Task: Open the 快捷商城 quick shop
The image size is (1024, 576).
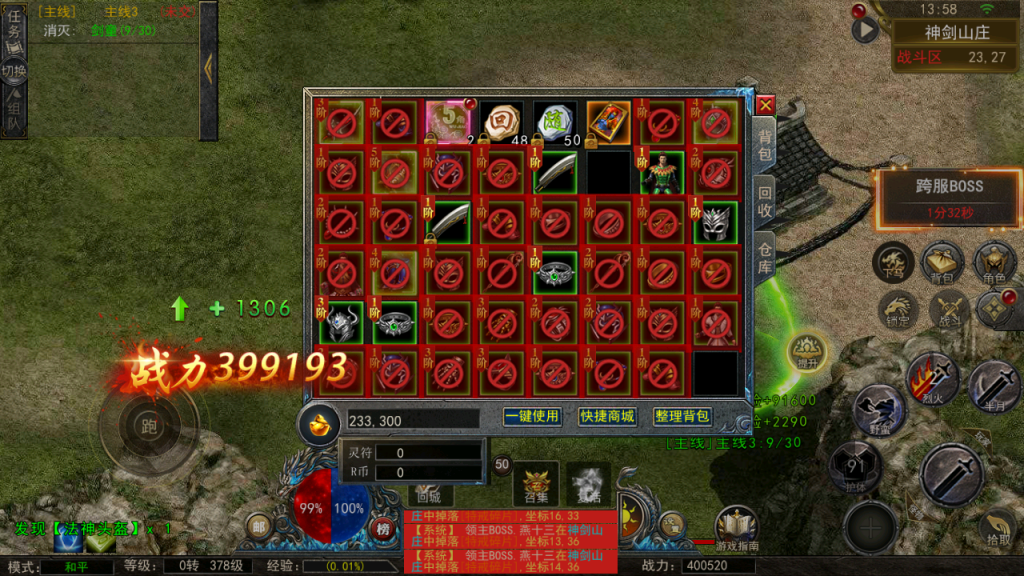Action: point(607,416)
